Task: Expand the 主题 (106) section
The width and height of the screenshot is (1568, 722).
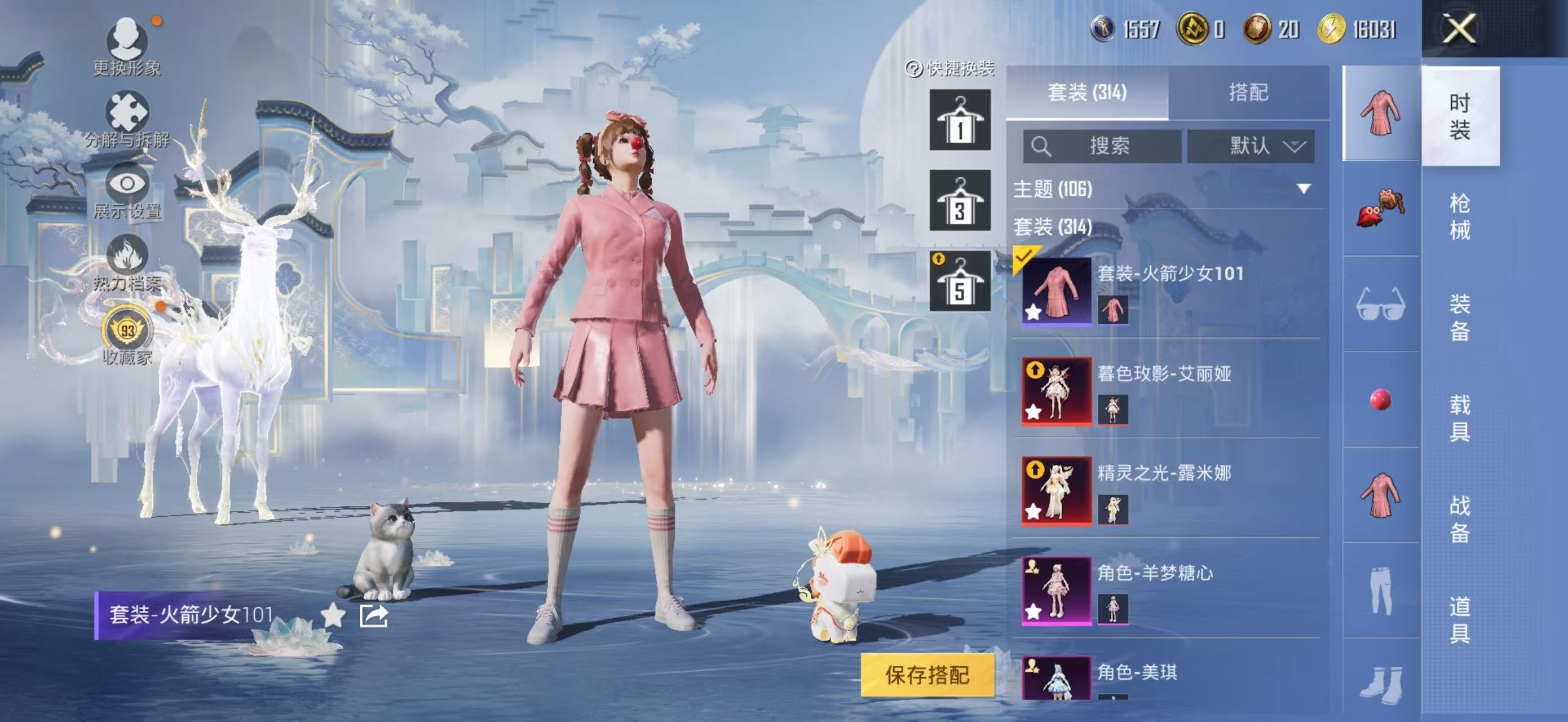Action: (1303, 189)
